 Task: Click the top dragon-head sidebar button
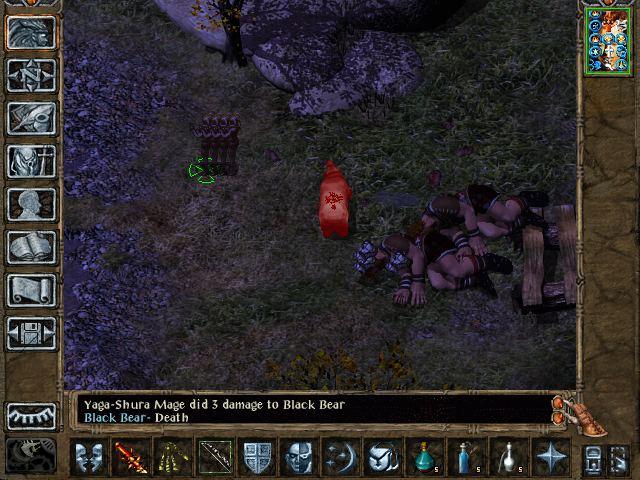pyautogui.click(x=32, y=32)
